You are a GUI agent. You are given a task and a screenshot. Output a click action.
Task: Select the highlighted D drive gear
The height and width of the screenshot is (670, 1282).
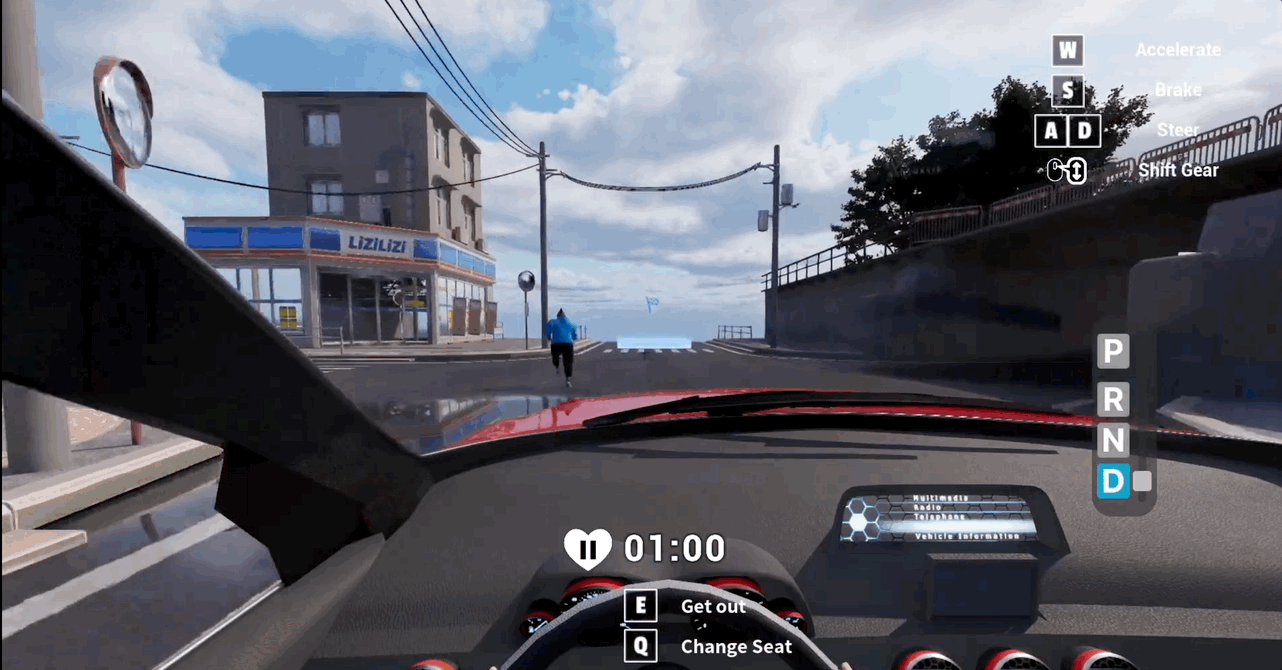point(1113,482)
